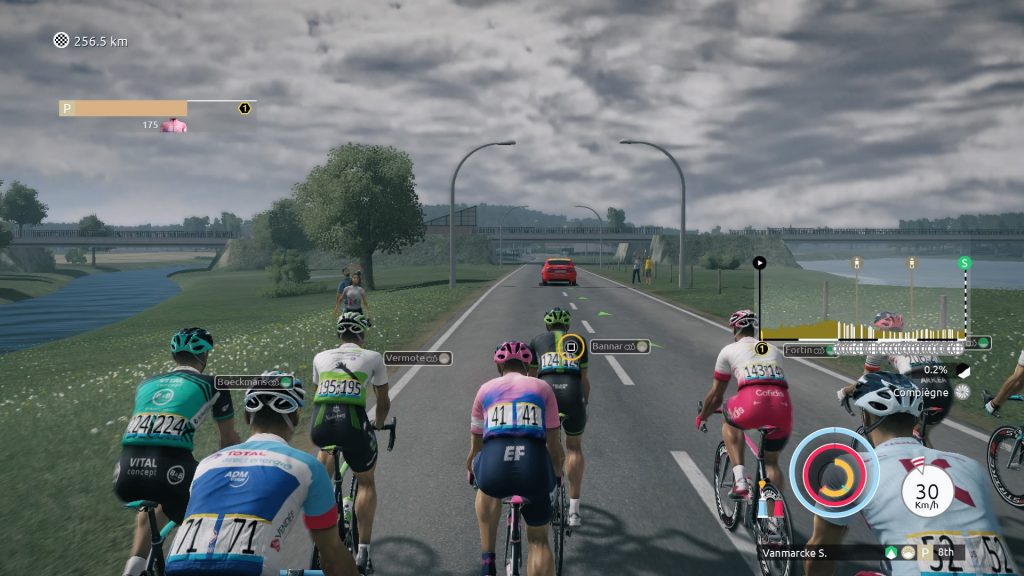Viewport: 1024px width, 576px height.
Task: Click the circular effort gauge
Action: (x=833, y=474)
